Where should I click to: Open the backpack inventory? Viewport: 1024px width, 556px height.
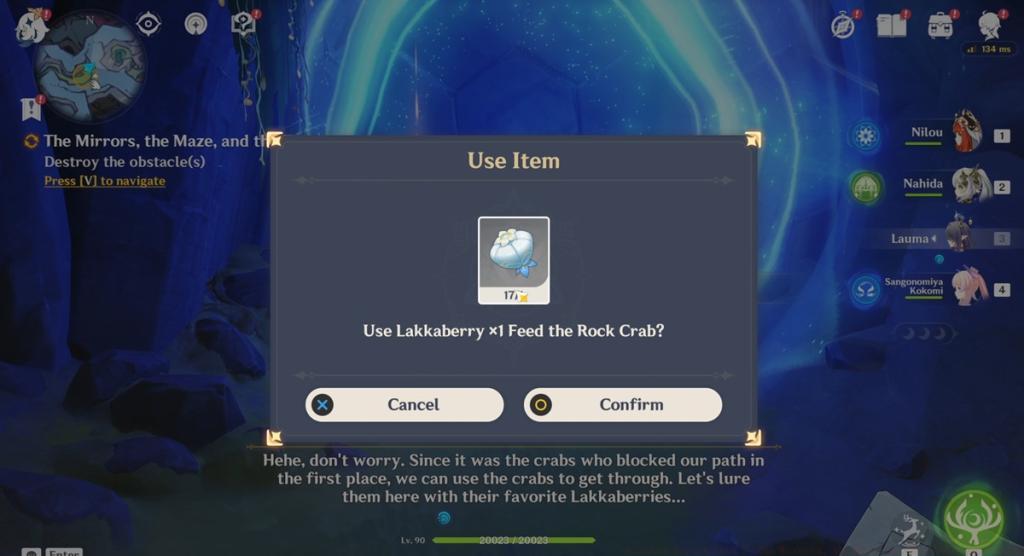coord(940,25)
